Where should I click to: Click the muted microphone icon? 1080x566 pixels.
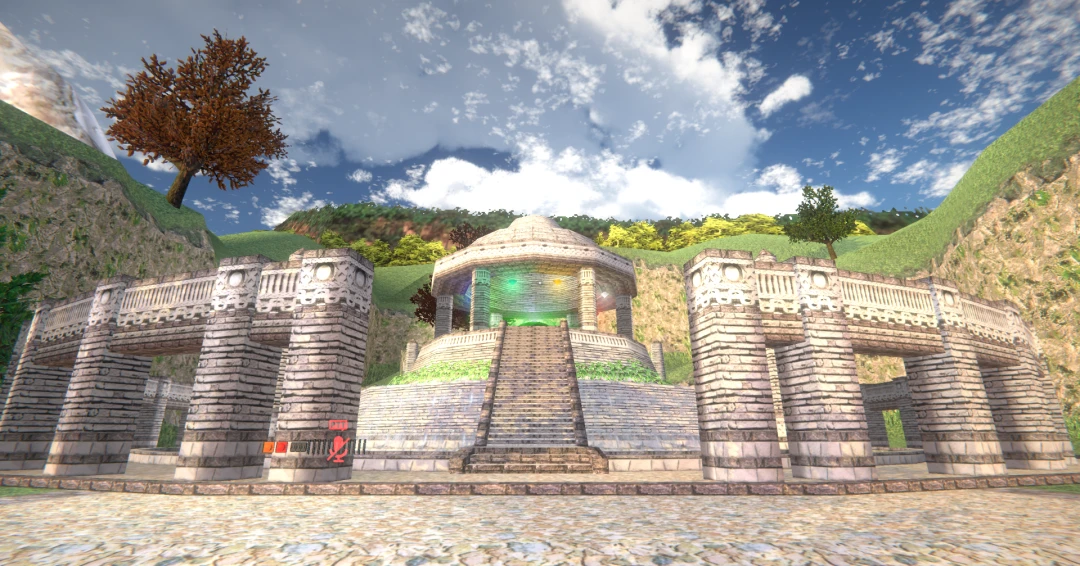point(339,448)
